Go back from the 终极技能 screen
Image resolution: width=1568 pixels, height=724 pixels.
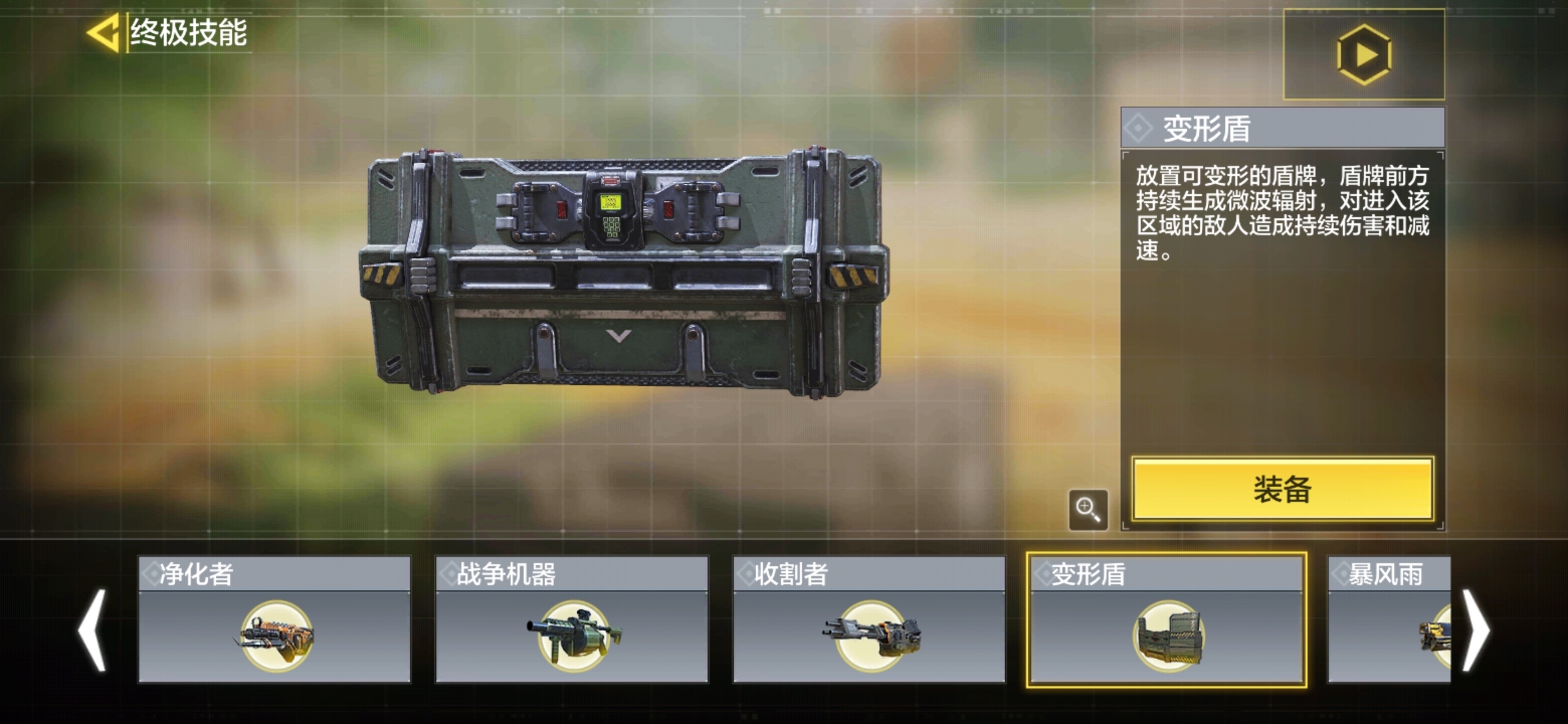pyautogui.click(x=104, y=32)
